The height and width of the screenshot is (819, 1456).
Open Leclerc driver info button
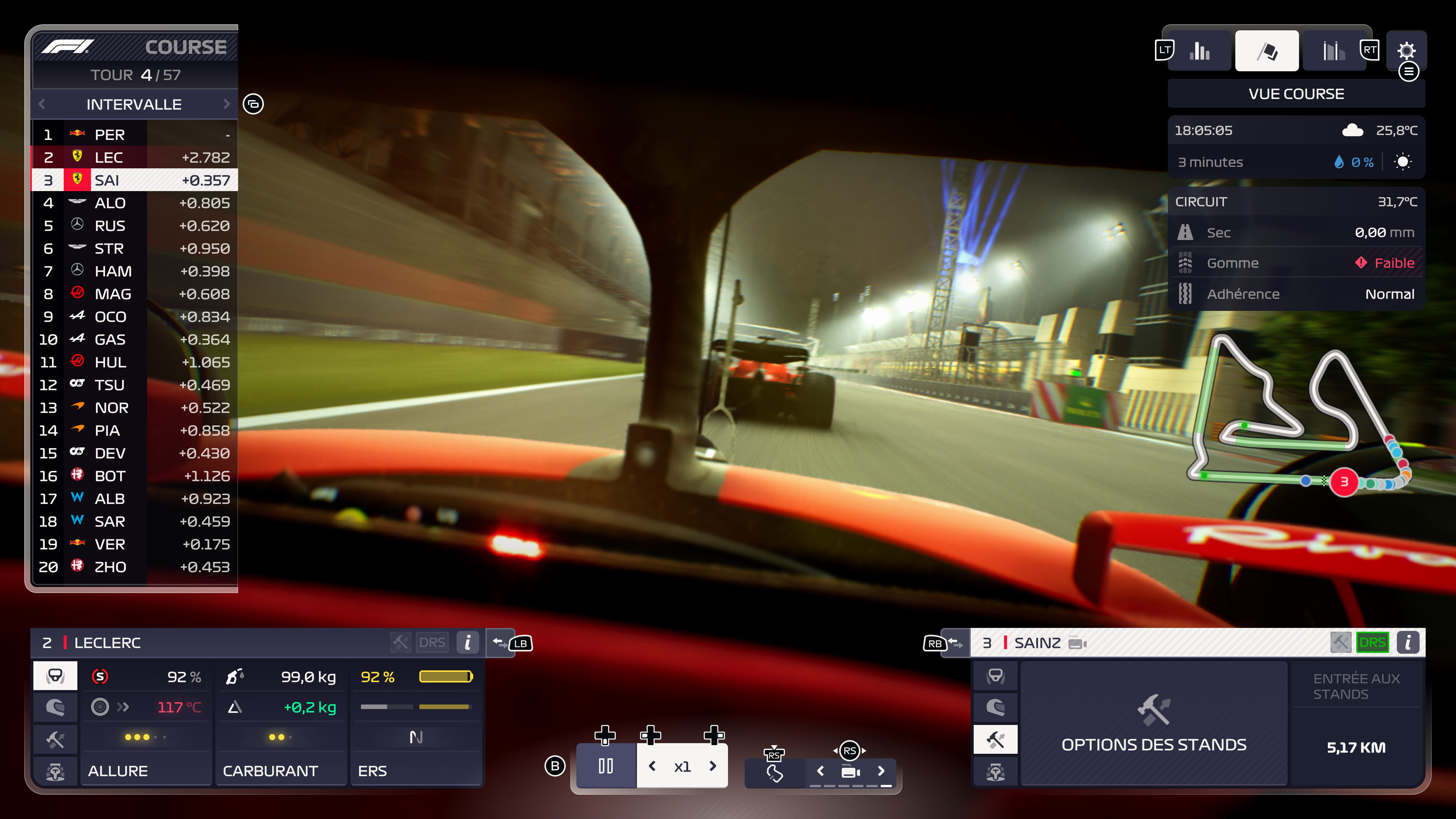[x=468, y=643]
